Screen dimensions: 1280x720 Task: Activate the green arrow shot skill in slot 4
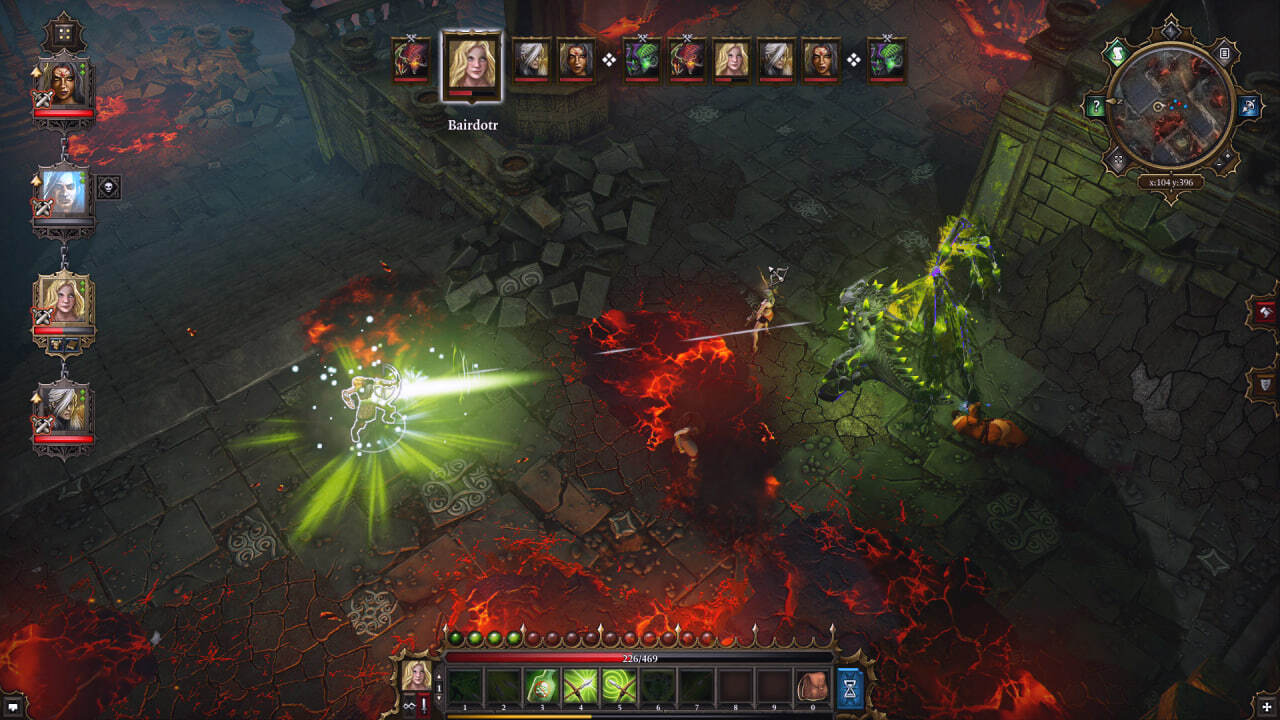(580, 687)
